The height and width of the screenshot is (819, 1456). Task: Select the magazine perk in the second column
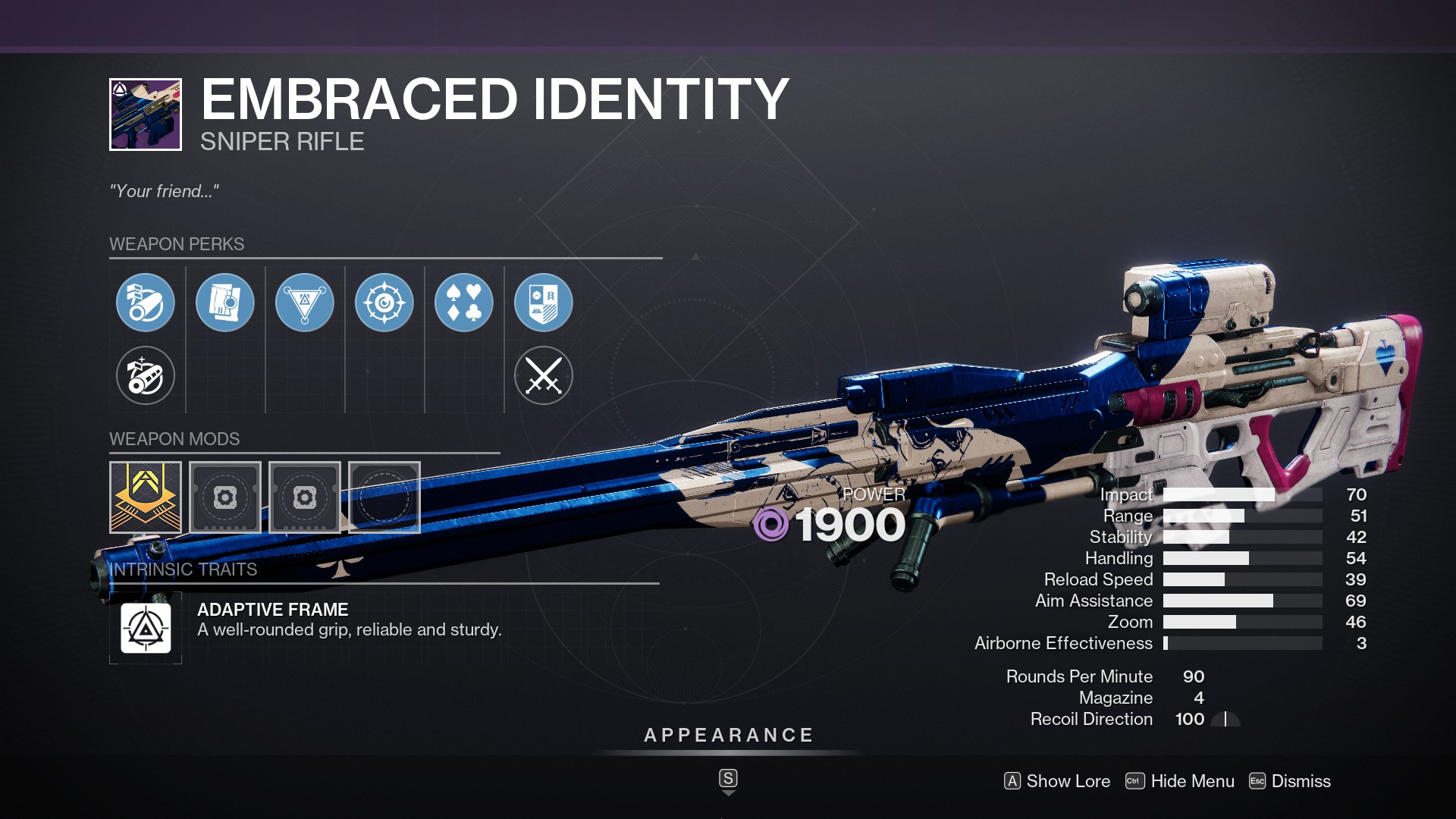pos(225,303)
